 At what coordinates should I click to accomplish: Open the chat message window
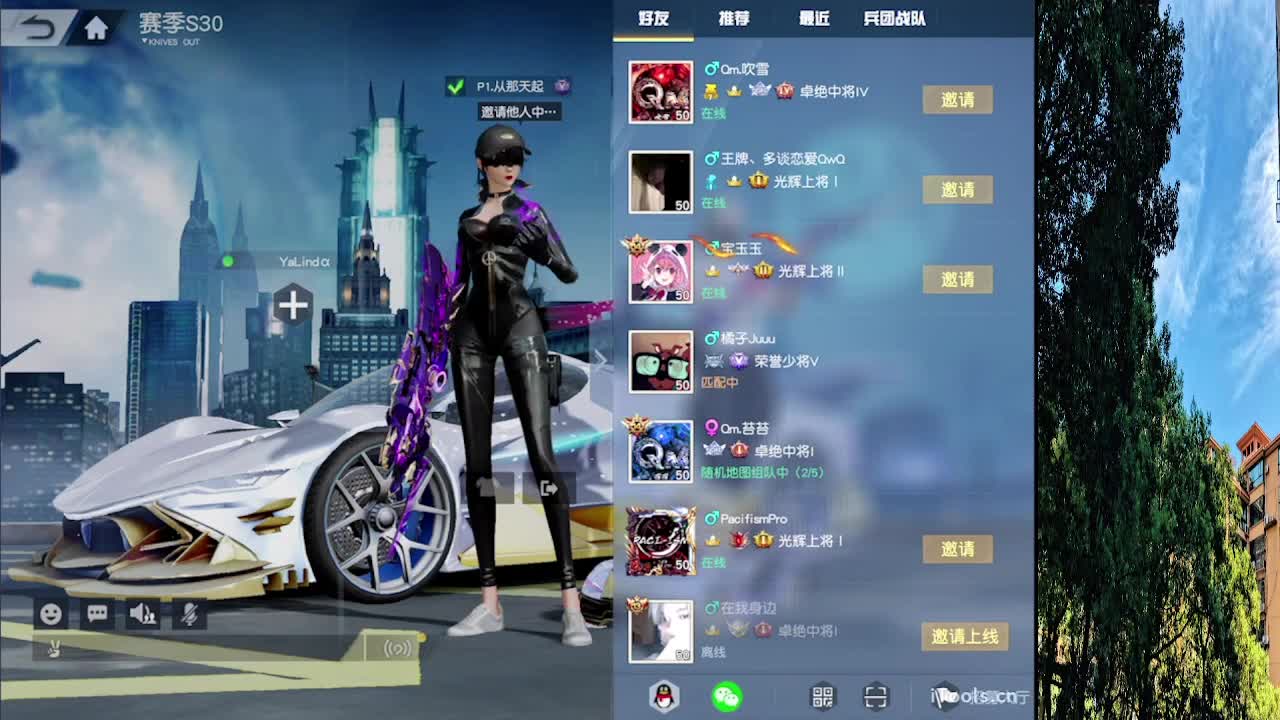click(96, 615)
